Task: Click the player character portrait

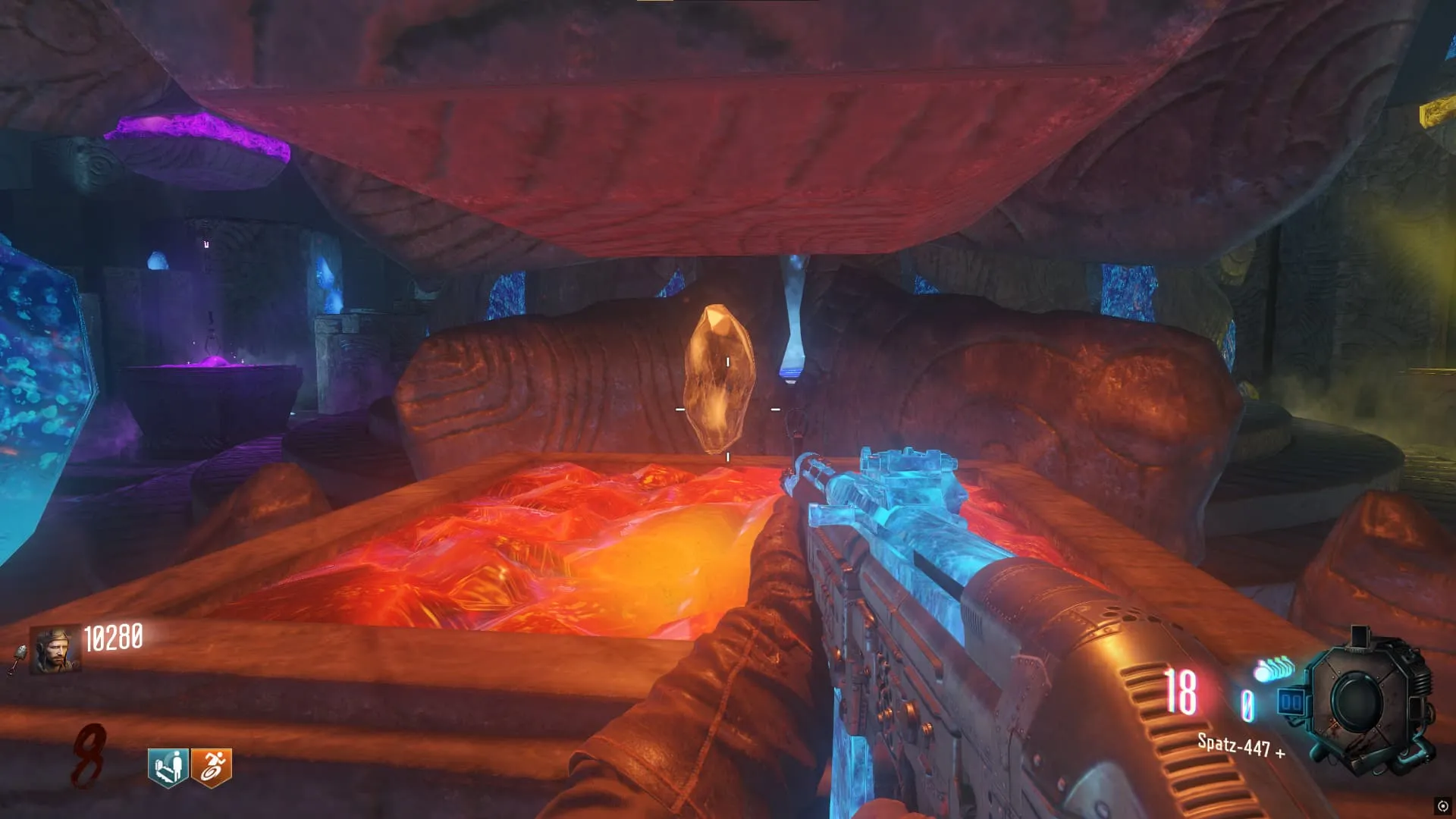Action: tap(55, 649)
